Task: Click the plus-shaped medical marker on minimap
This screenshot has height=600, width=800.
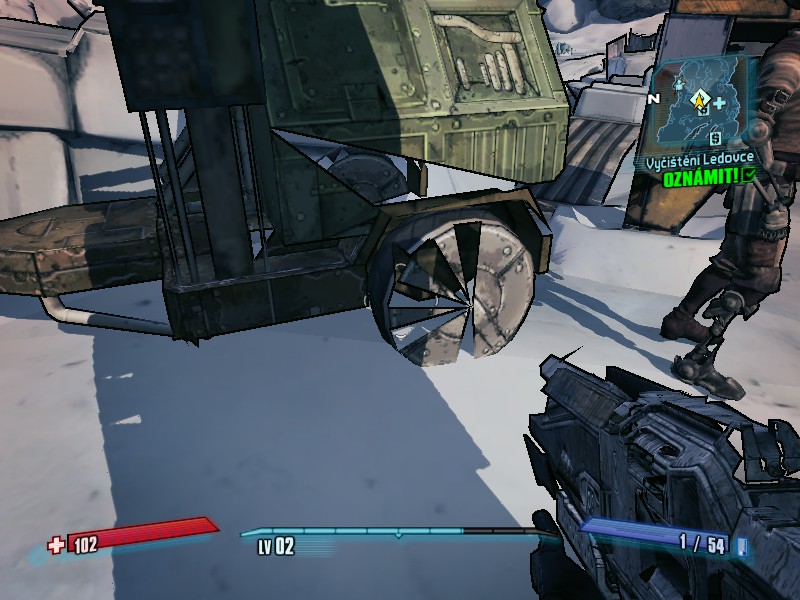Action: 719,103
